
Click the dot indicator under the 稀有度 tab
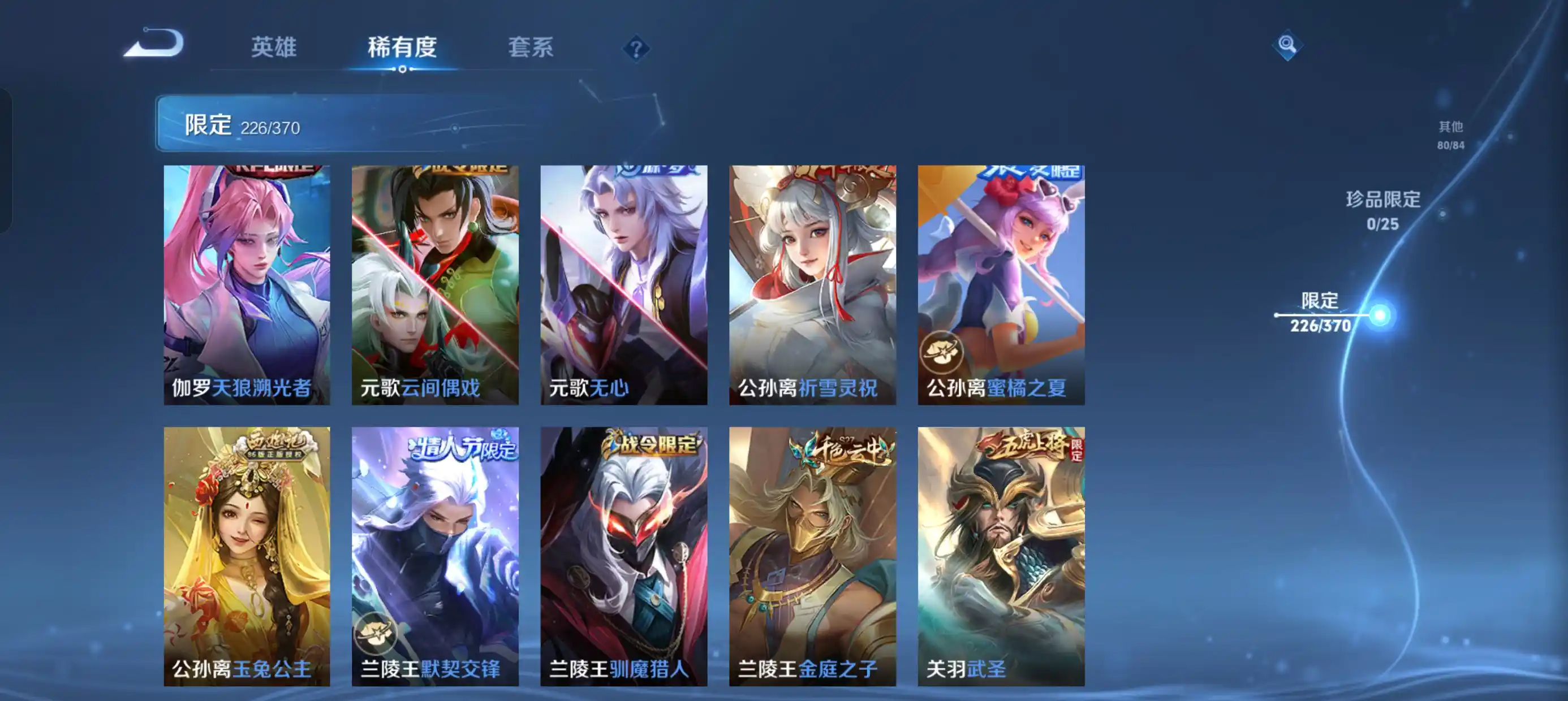pyautogui.click(x=403, y=70)
